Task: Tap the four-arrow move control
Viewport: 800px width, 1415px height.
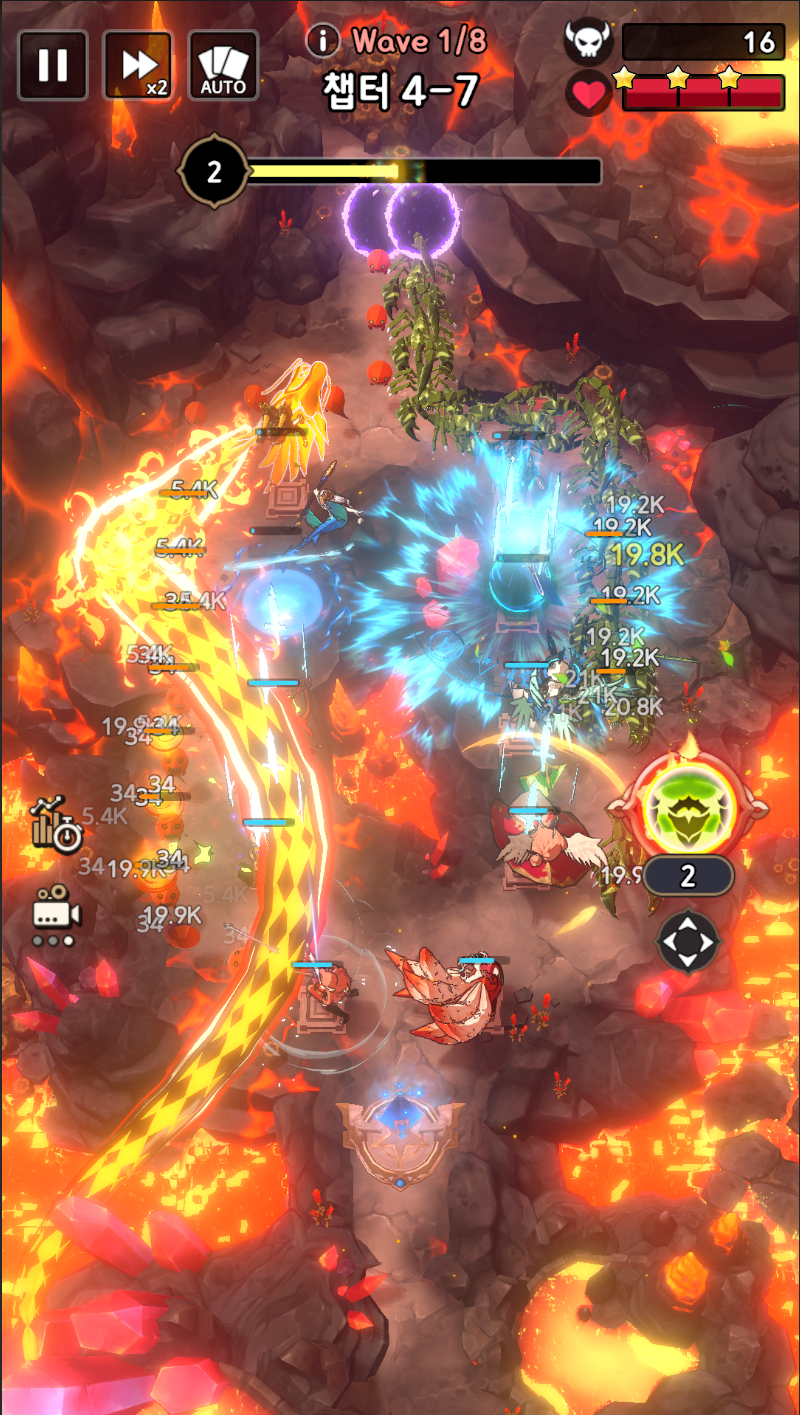Action: tap(689, 941)
